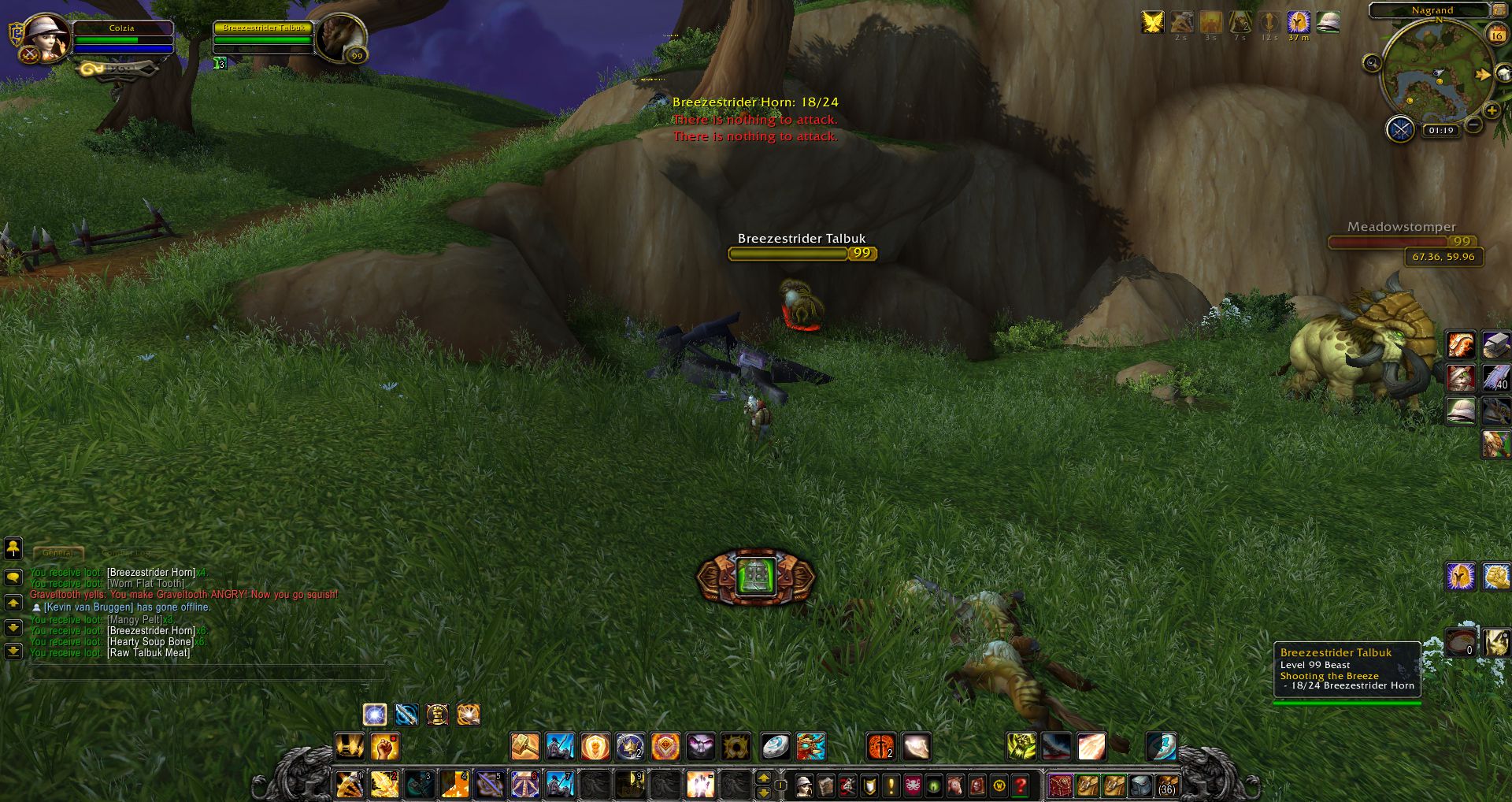Screen dimensions: 1512x802
Task: Open the backpack showing 36 free slots
Action: pyautogui.click(x=1167, y=785)
